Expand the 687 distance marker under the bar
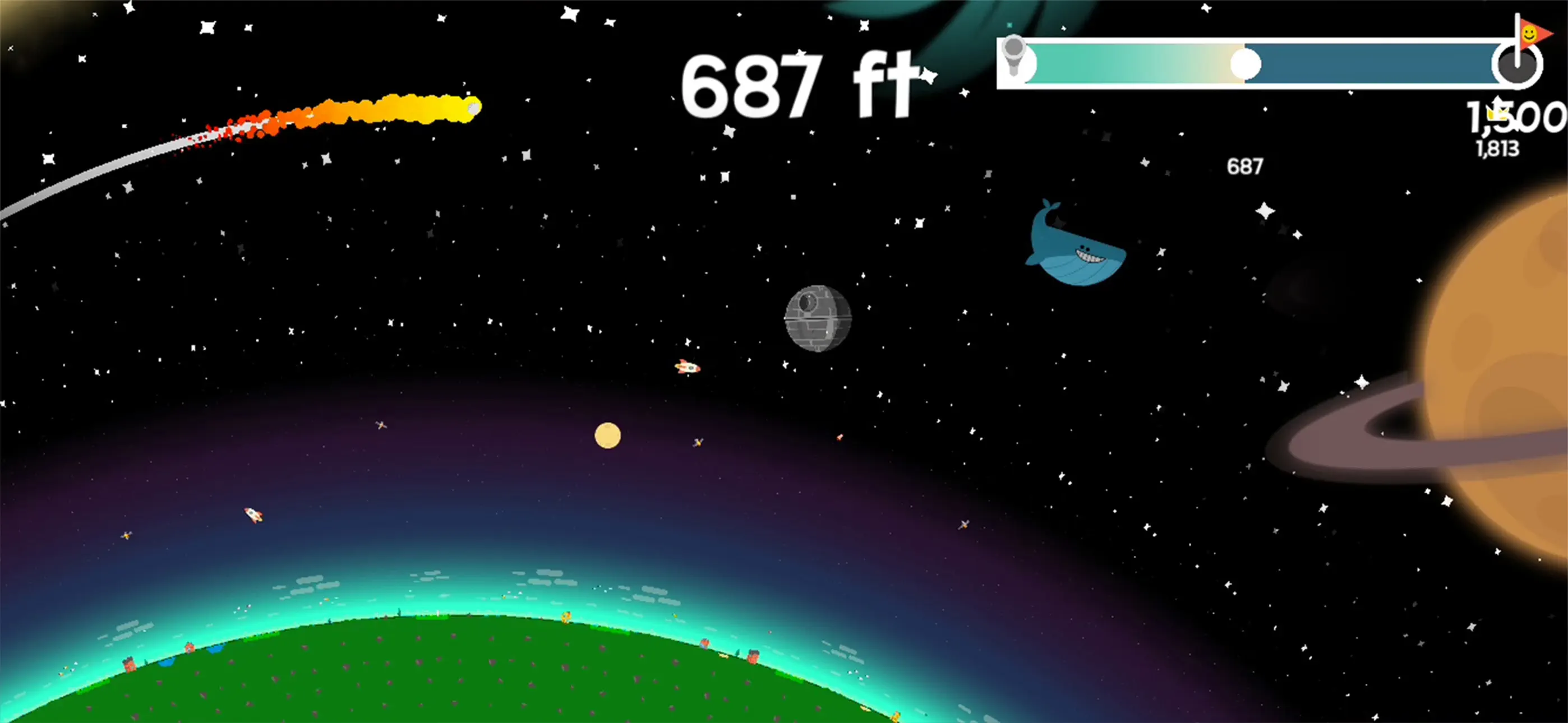The image size is (1568, 723). coord(1246,165)
